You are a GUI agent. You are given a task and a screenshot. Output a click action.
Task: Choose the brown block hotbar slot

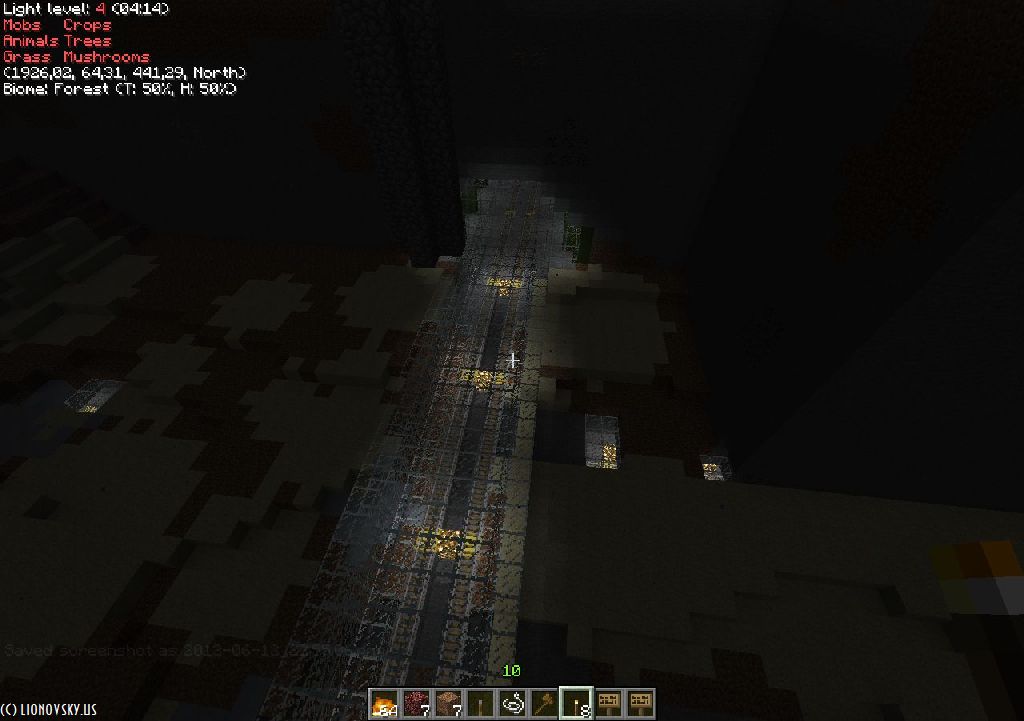tap(448, 703)
